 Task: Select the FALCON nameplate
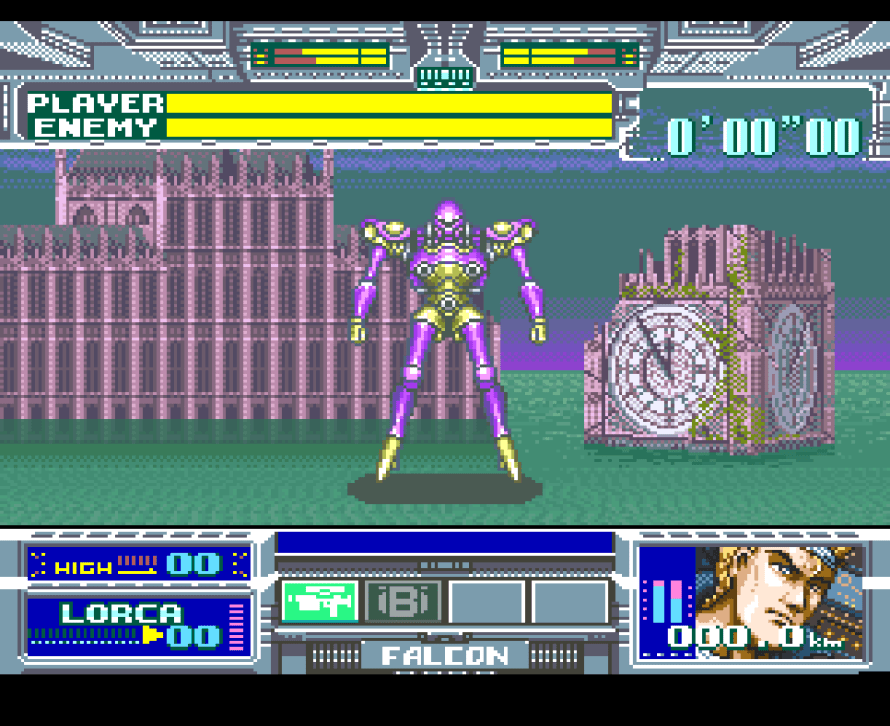click(444, 656)
